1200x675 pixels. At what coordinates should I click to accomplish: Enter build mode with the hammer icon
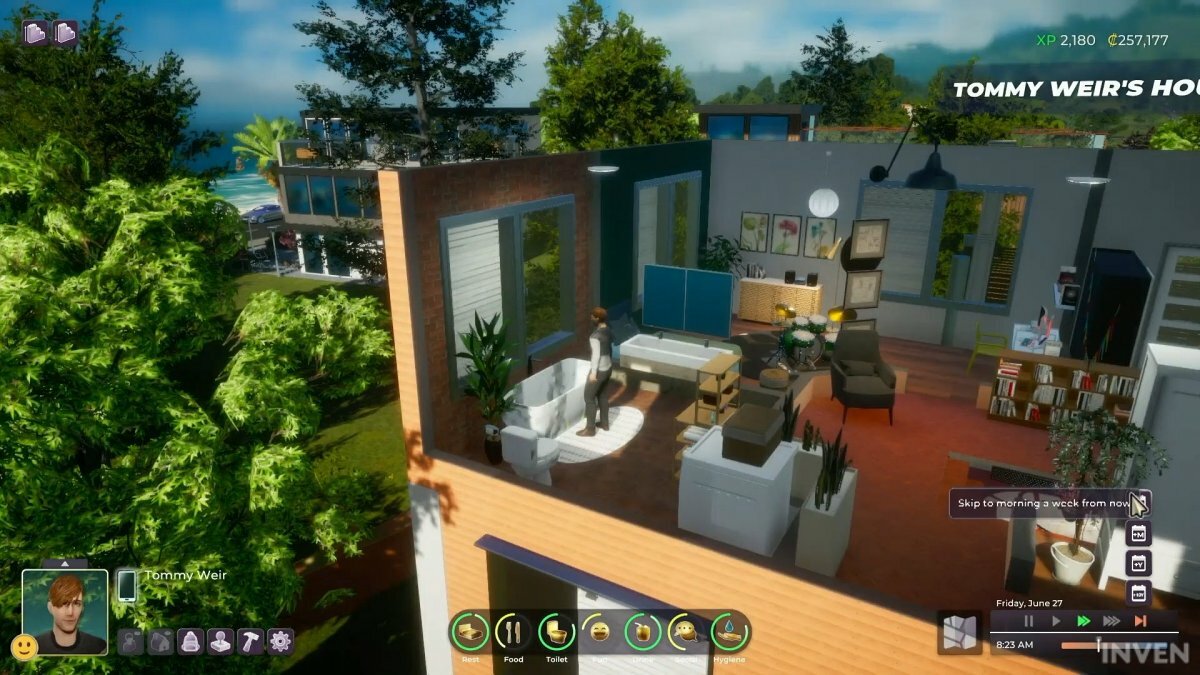point(251,642)
